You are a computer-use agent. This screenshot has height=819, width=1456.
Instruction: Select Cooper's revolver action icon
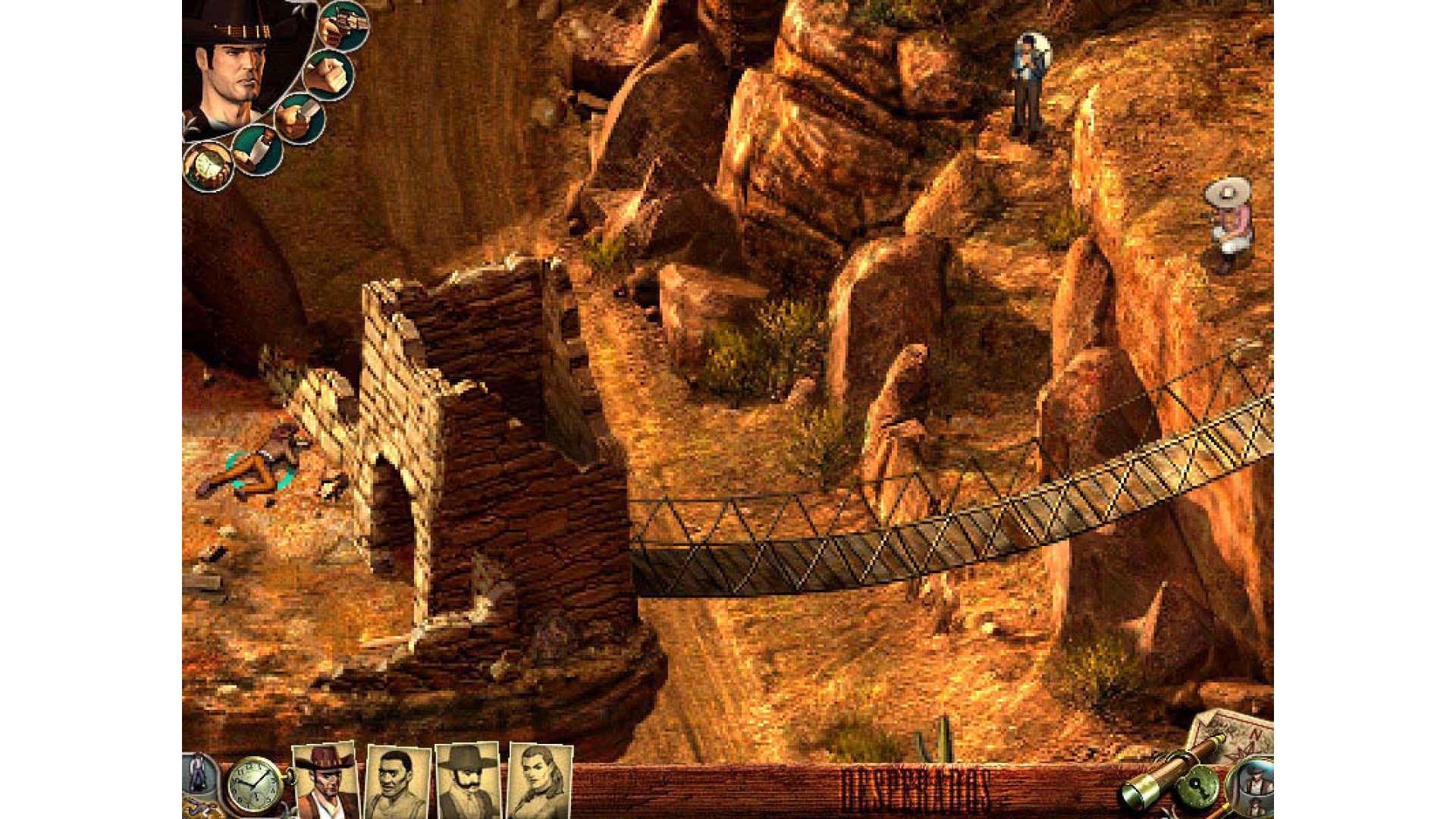[x=343, y=27]
